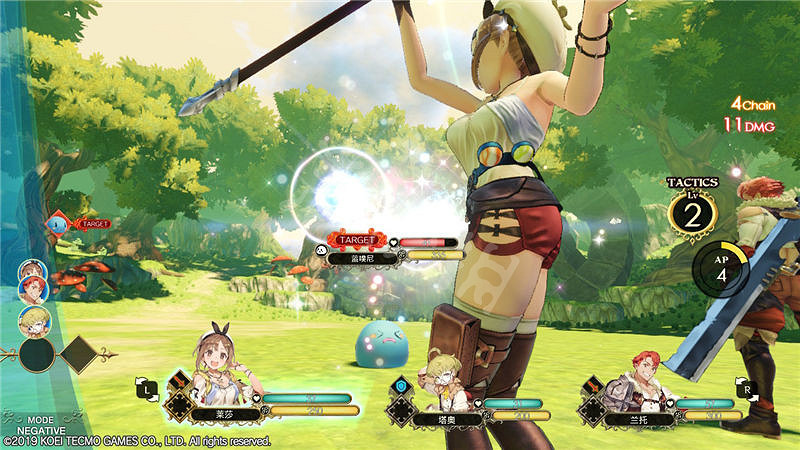Click the empty dark diamond action slot
Viewport: 800px width, 450px height.
point(79,353)
